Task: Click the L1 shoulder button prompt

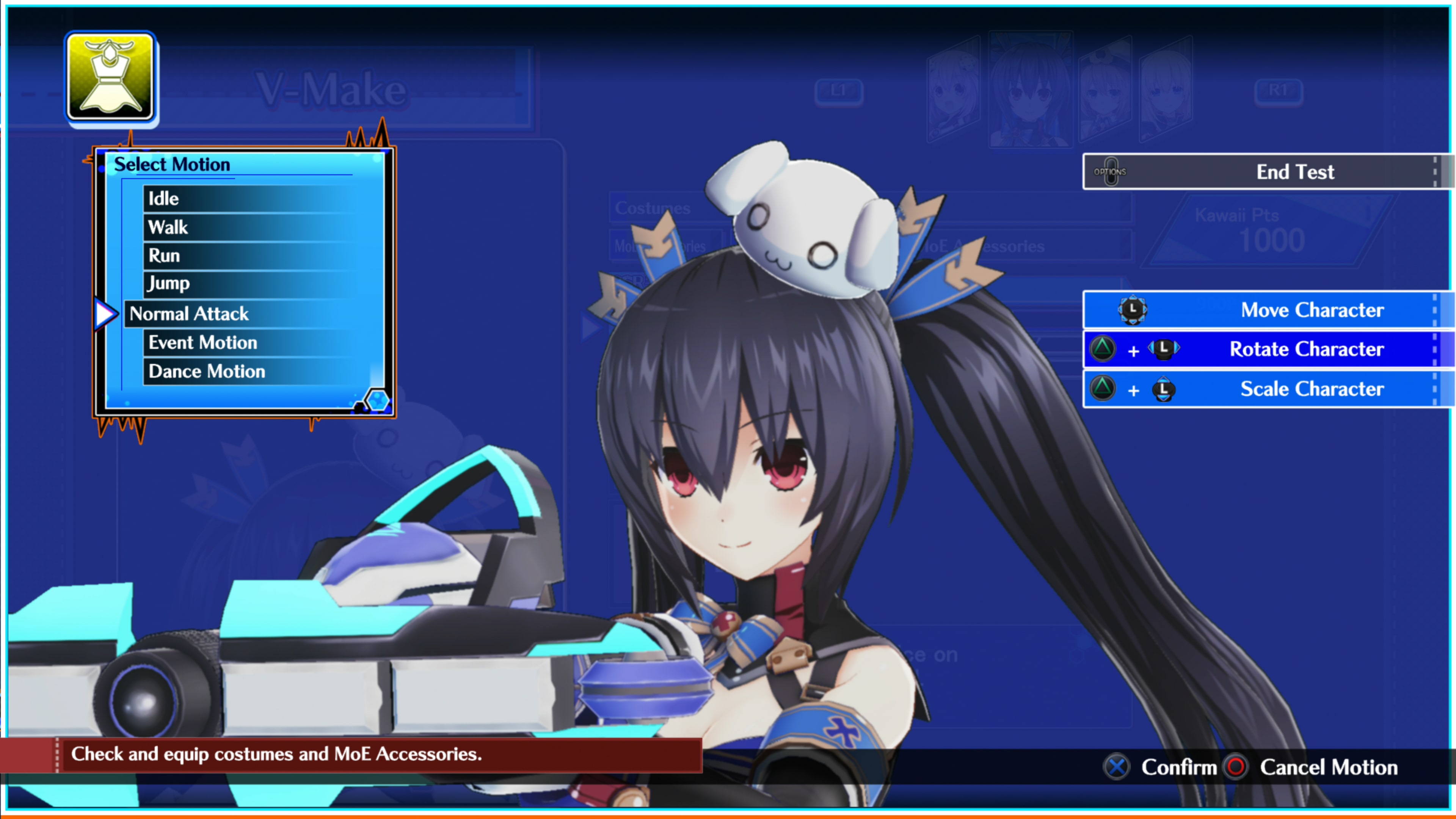Action: click(839, 91)
